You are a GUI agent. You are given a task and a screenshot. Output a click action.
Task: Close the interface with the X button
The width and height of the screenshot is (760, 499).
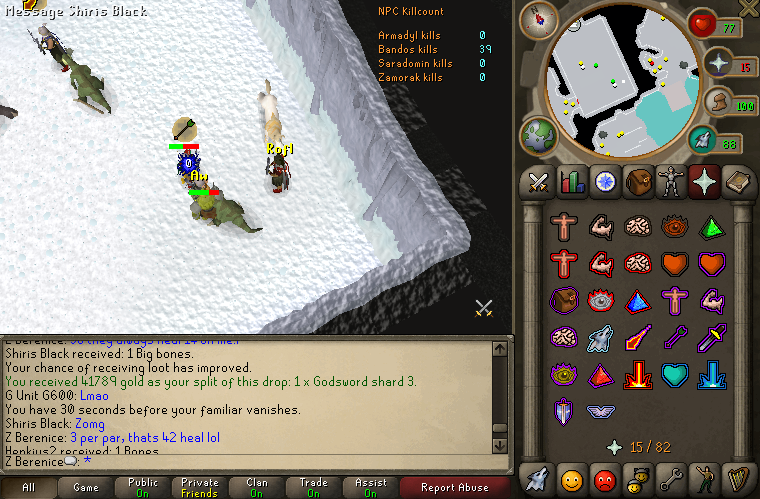[747, 9]
